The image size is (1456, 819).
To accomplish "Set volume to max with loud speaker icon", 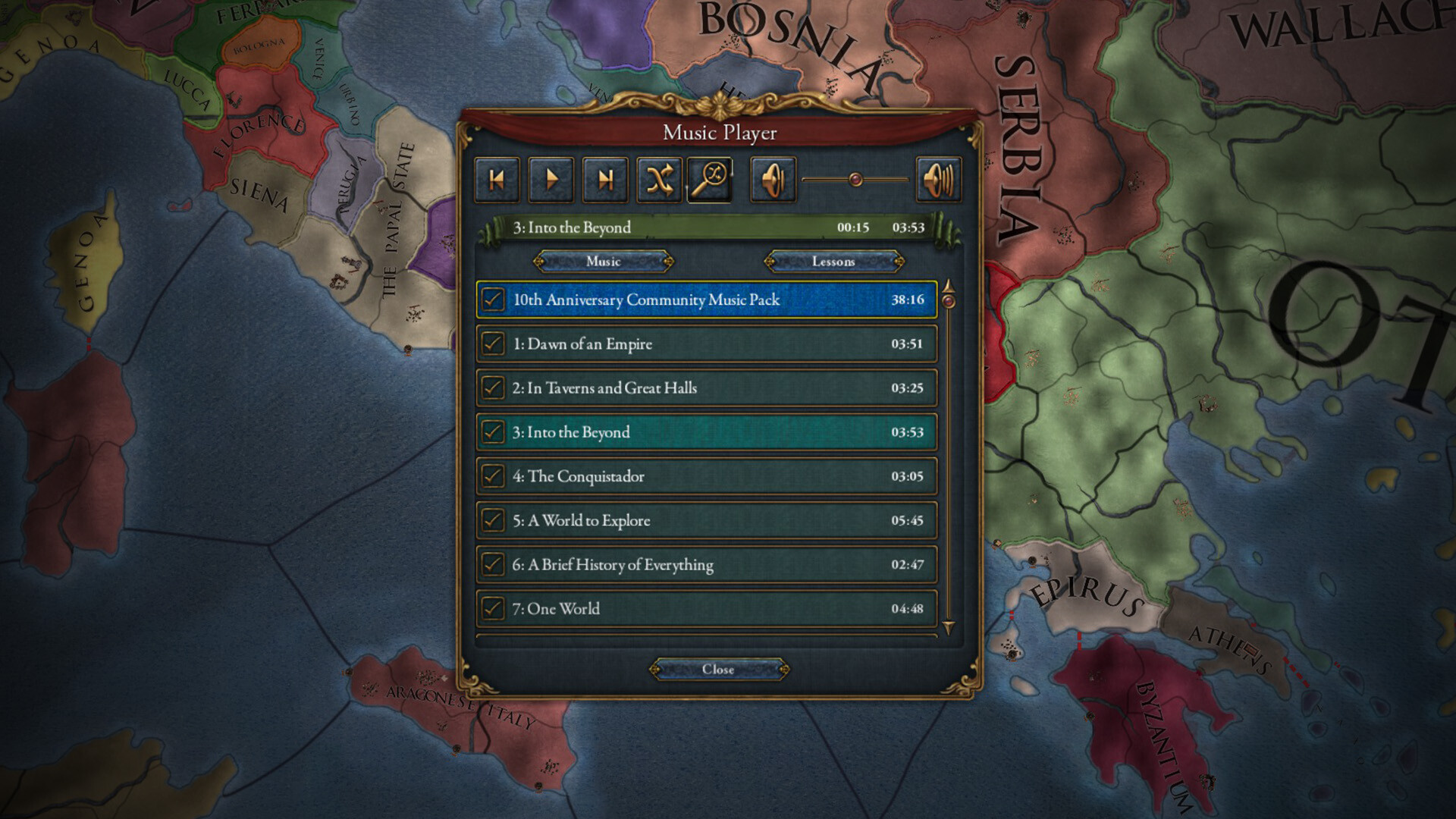I will pos(937,180).
